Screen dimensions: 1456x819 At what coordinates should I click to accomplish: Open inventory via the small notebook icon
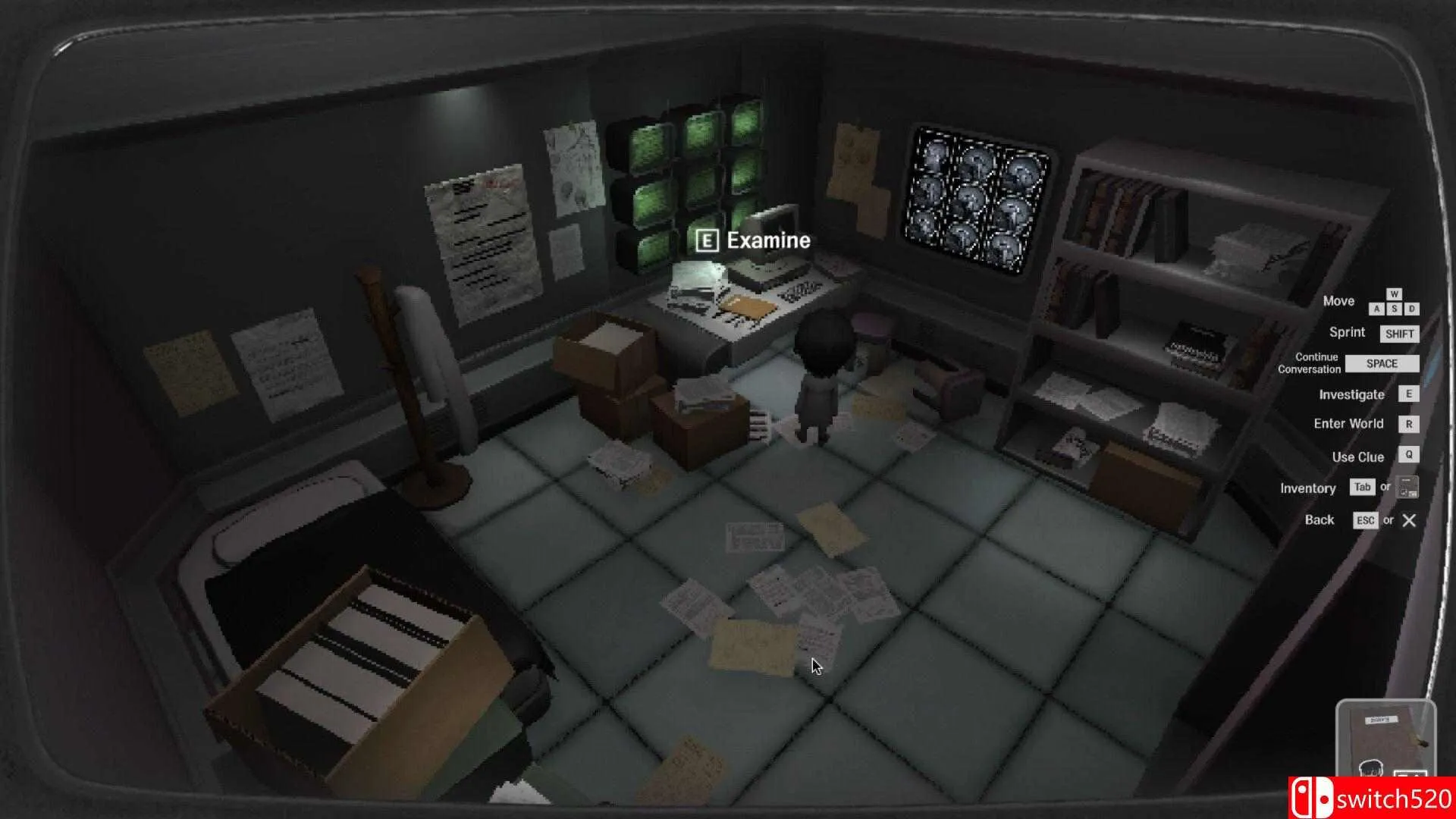tap(1407, 488)
